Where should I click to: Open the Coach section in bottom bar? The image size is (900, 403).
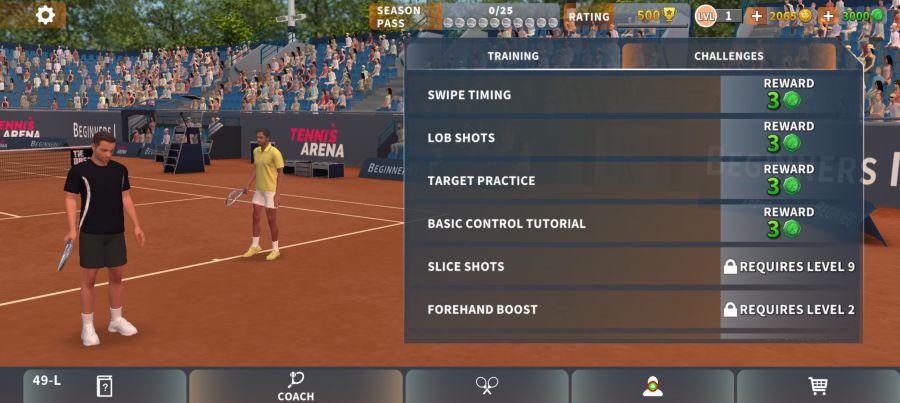[x=296, y=386]
